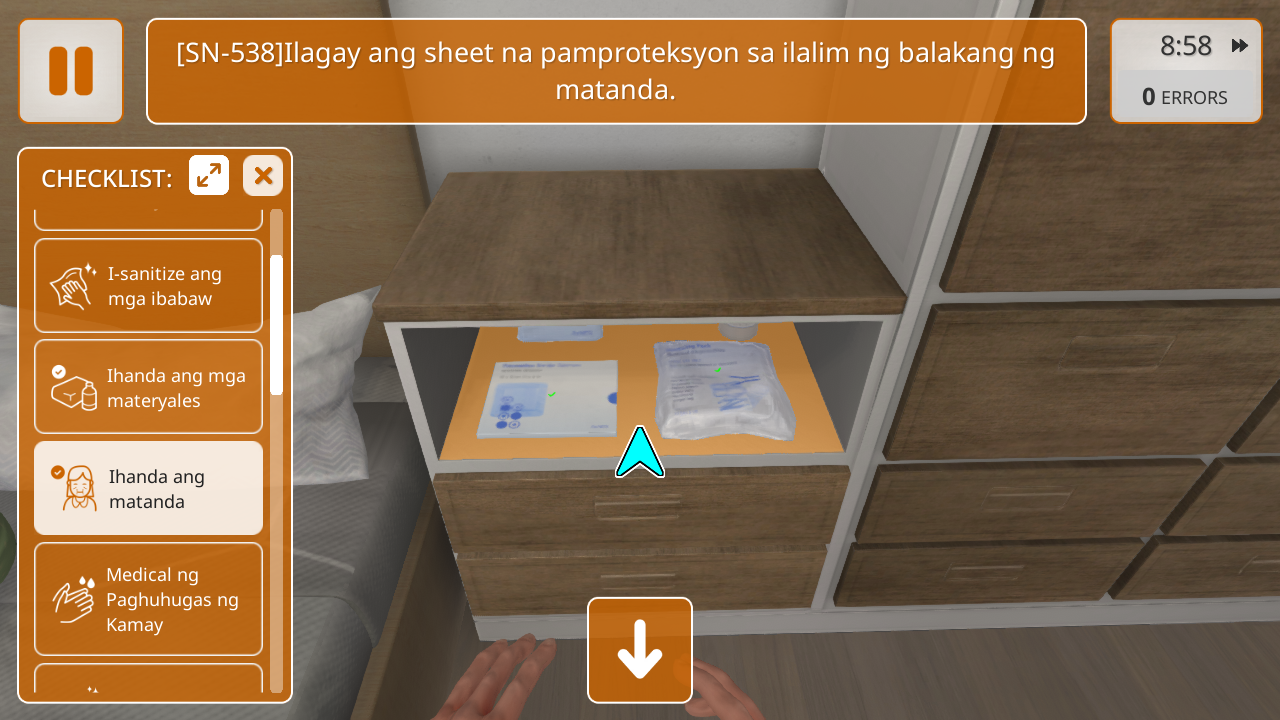Pause the simulation
Viewport: 1280px width, 720px height.
tap(71, 71)
